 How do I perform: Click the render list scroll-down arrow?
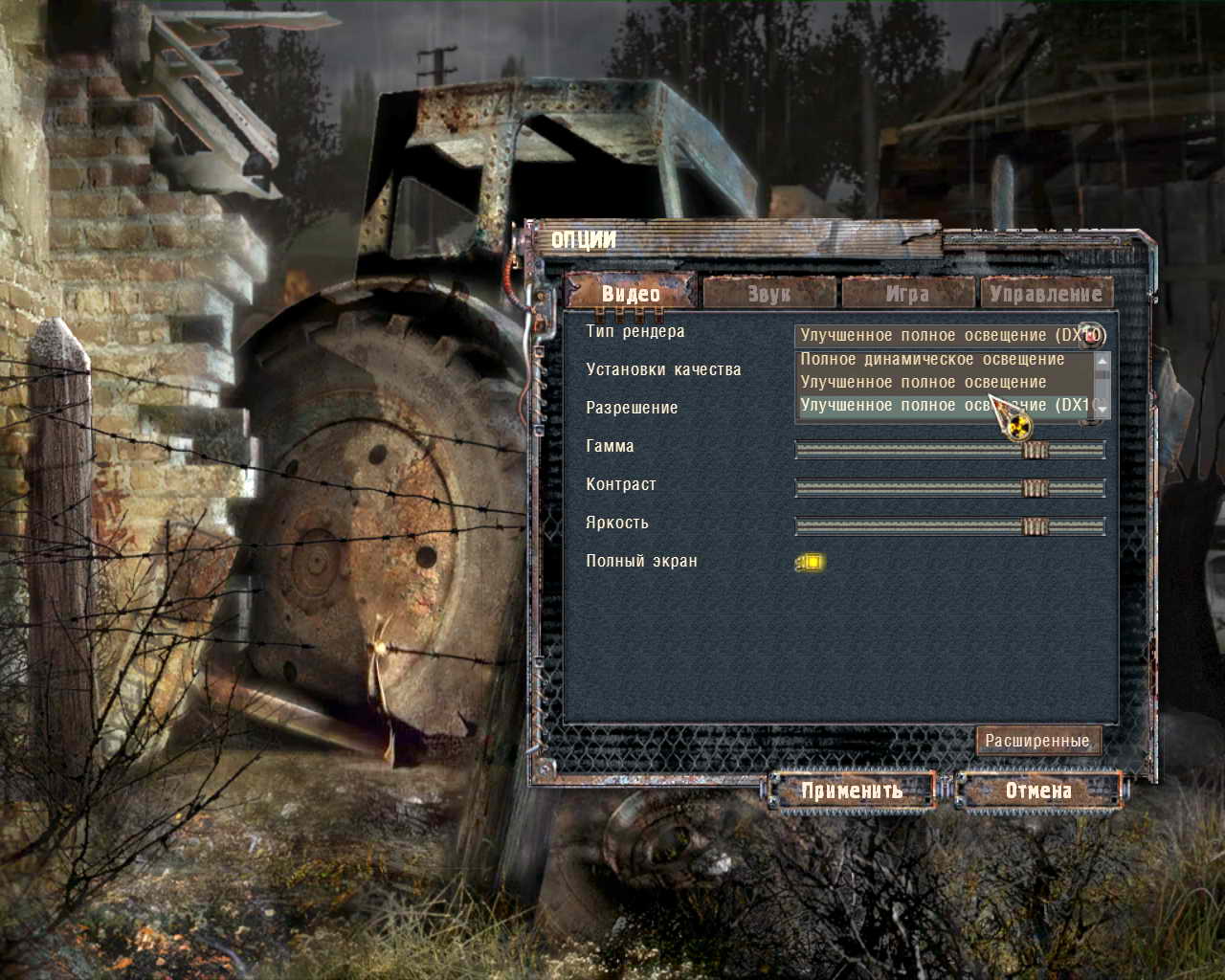point(1102,409)
